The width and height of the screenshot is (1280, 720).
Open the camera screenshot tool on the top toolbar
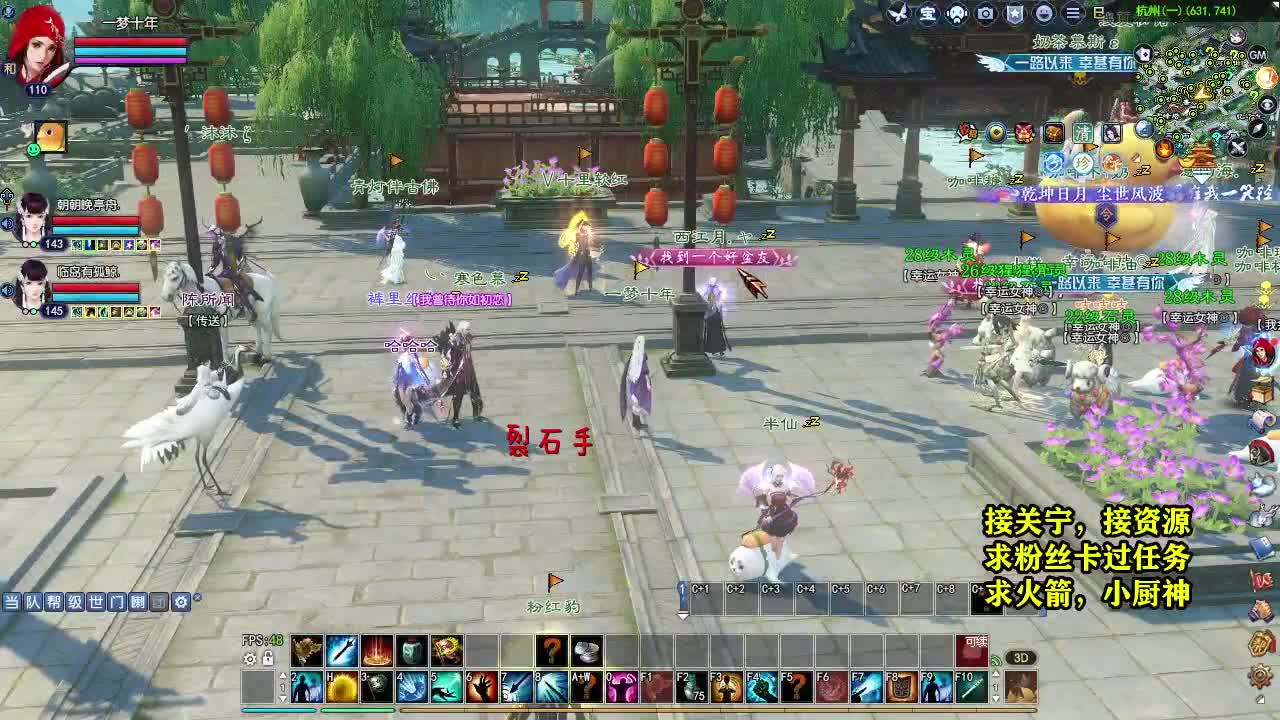(x=985, y=13)
